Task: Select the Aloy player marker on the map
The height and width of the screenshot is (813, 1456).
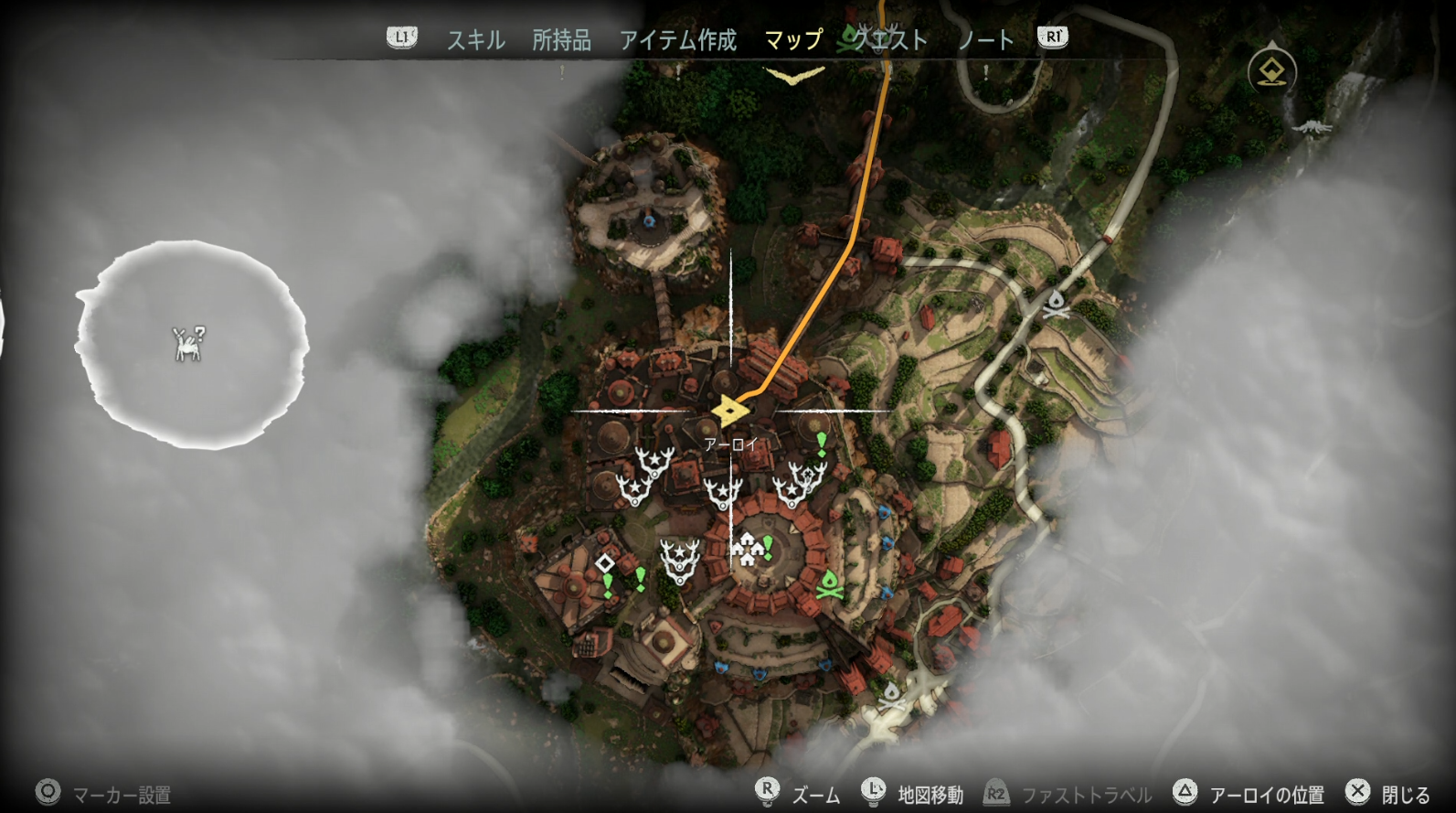Action: pos(728,412)
